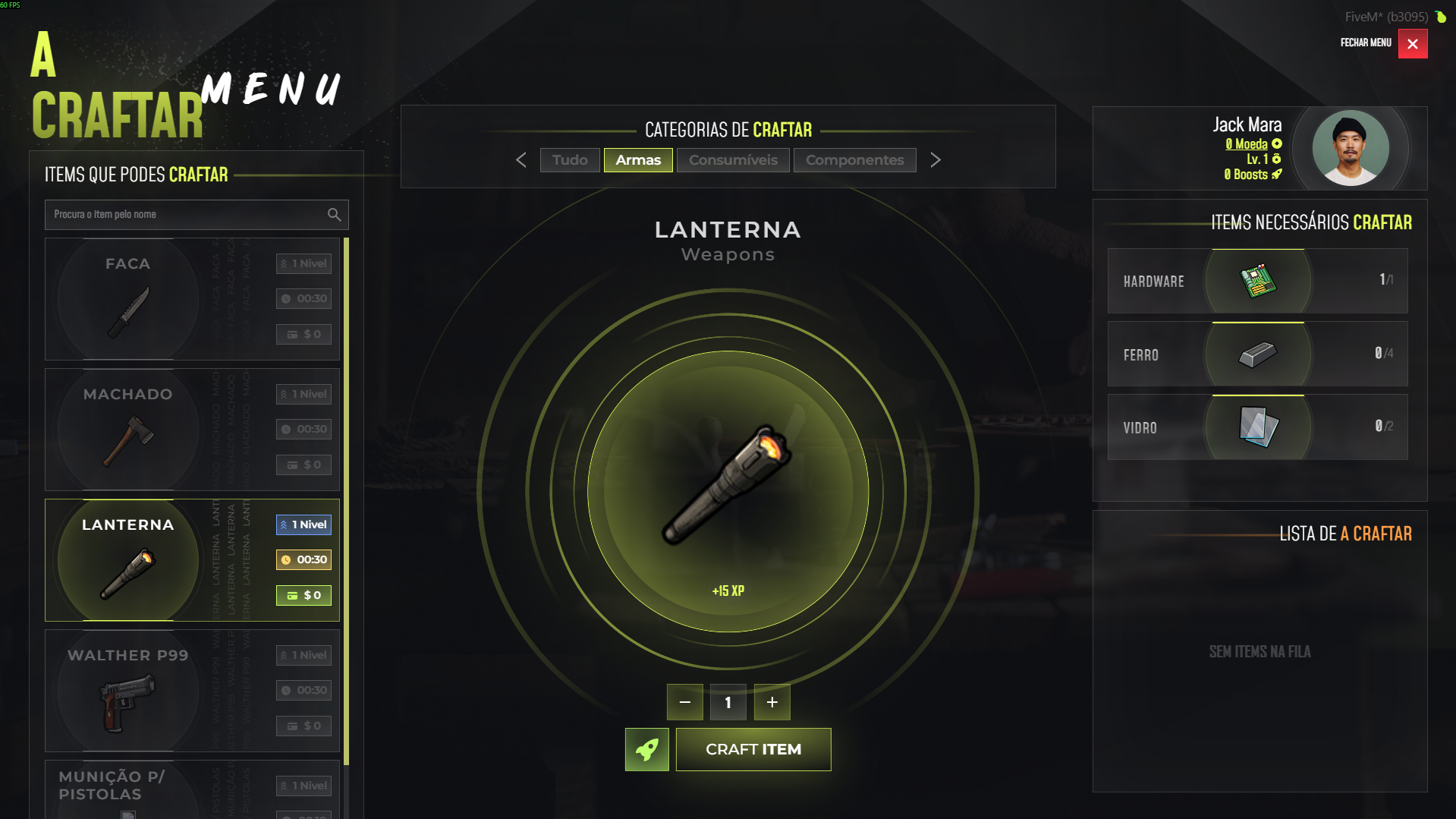Activate the rocket boost button
Screen dimensions: 1456x819
[x=646, y=749]
